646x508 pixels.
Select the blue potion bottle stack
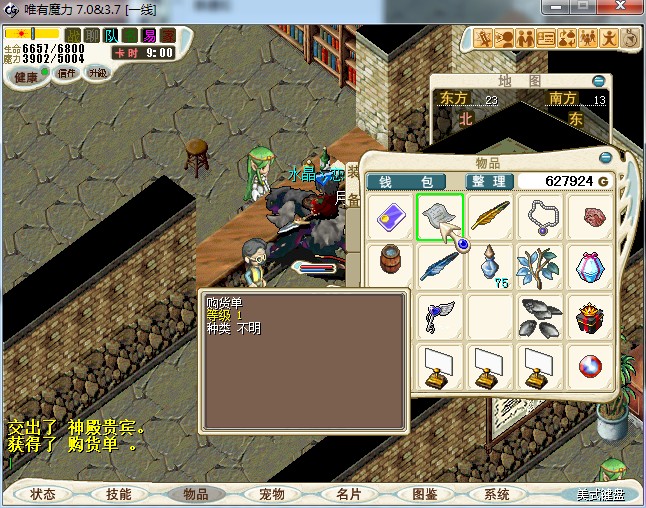point(490,267)
